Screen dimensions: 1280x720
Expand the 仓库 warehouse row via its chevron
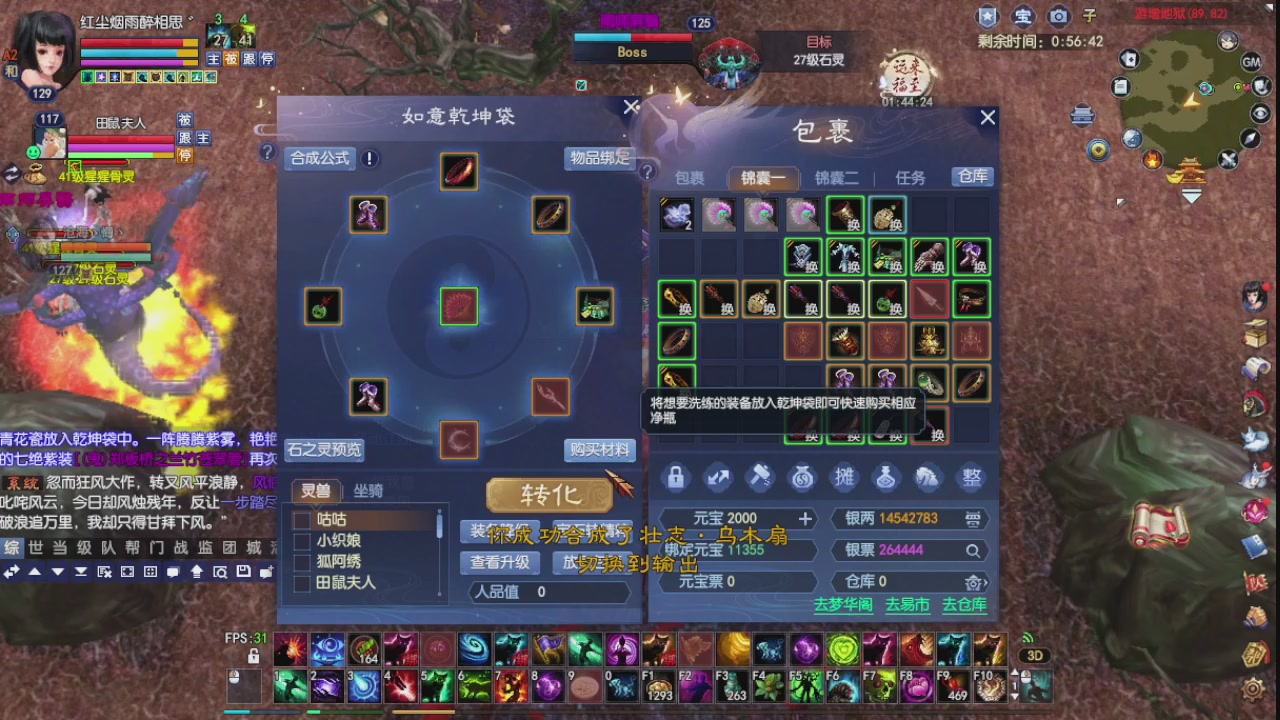[987, 582]
